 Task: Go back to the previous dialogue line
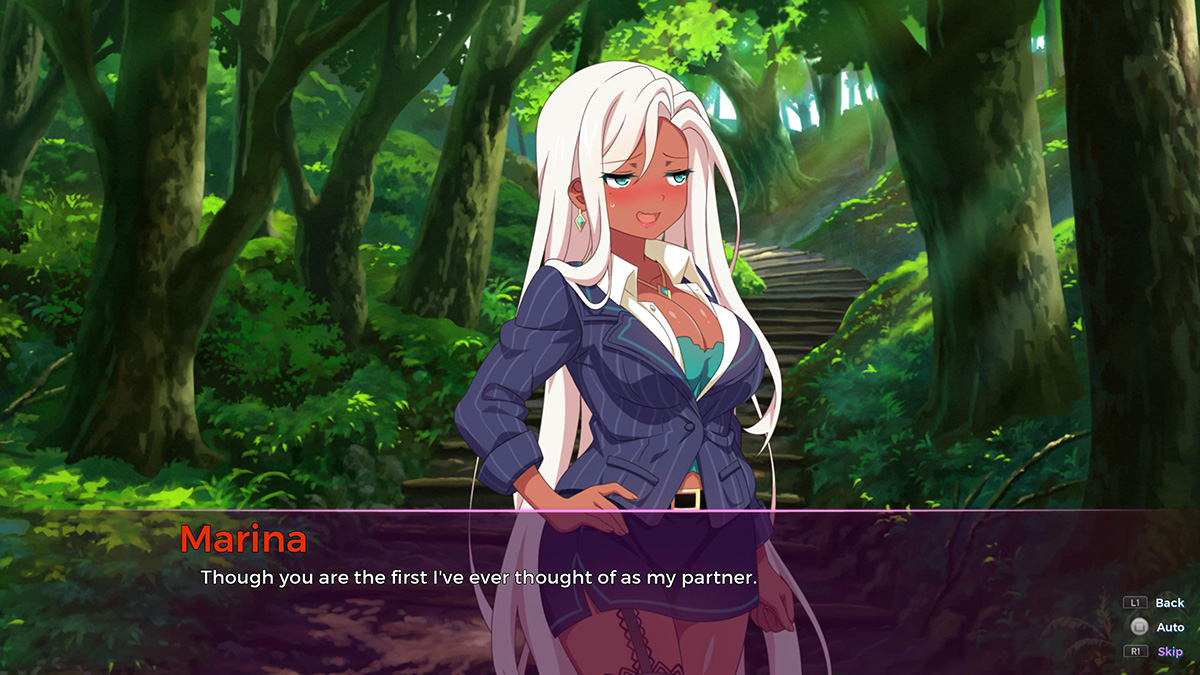tap(1168, 603)
